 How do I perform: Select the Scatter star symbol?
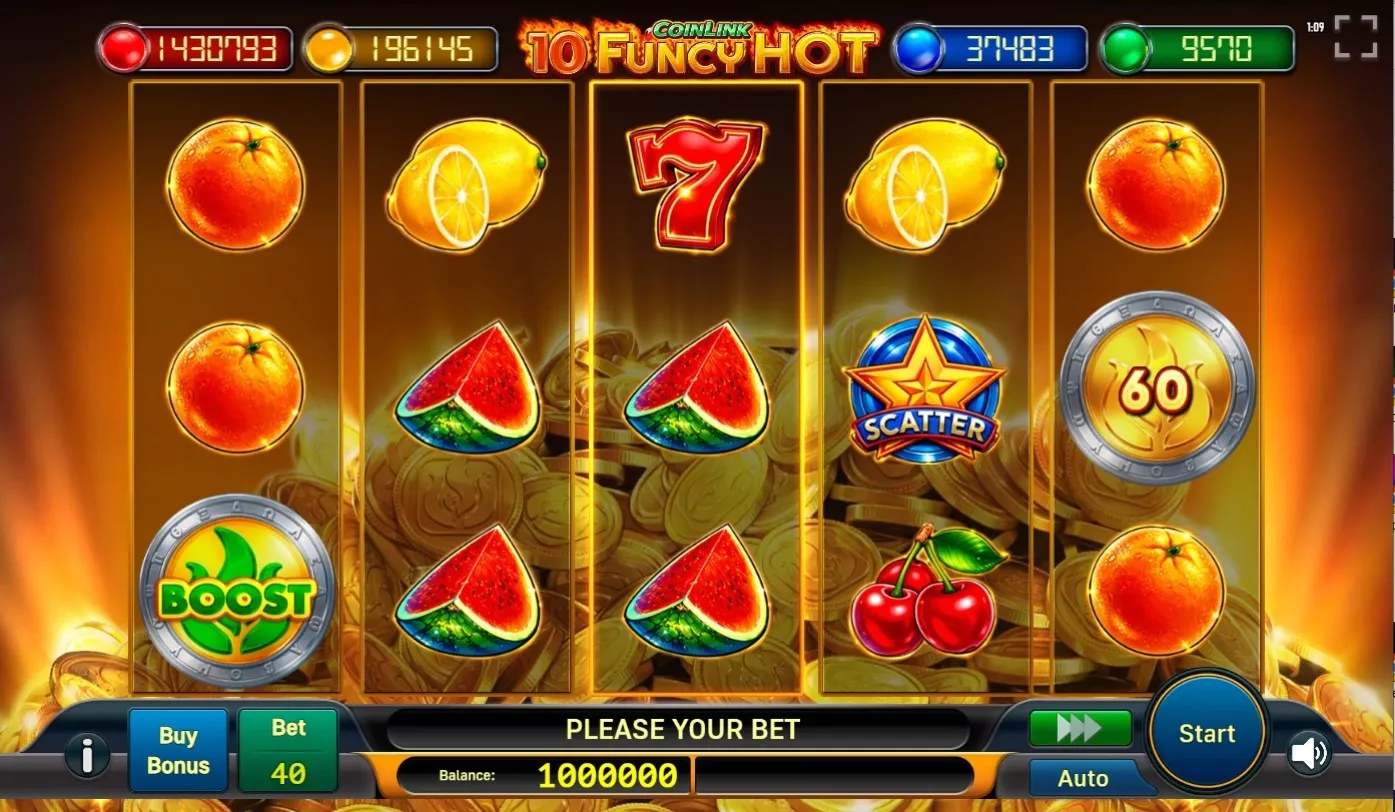(924, 390)
